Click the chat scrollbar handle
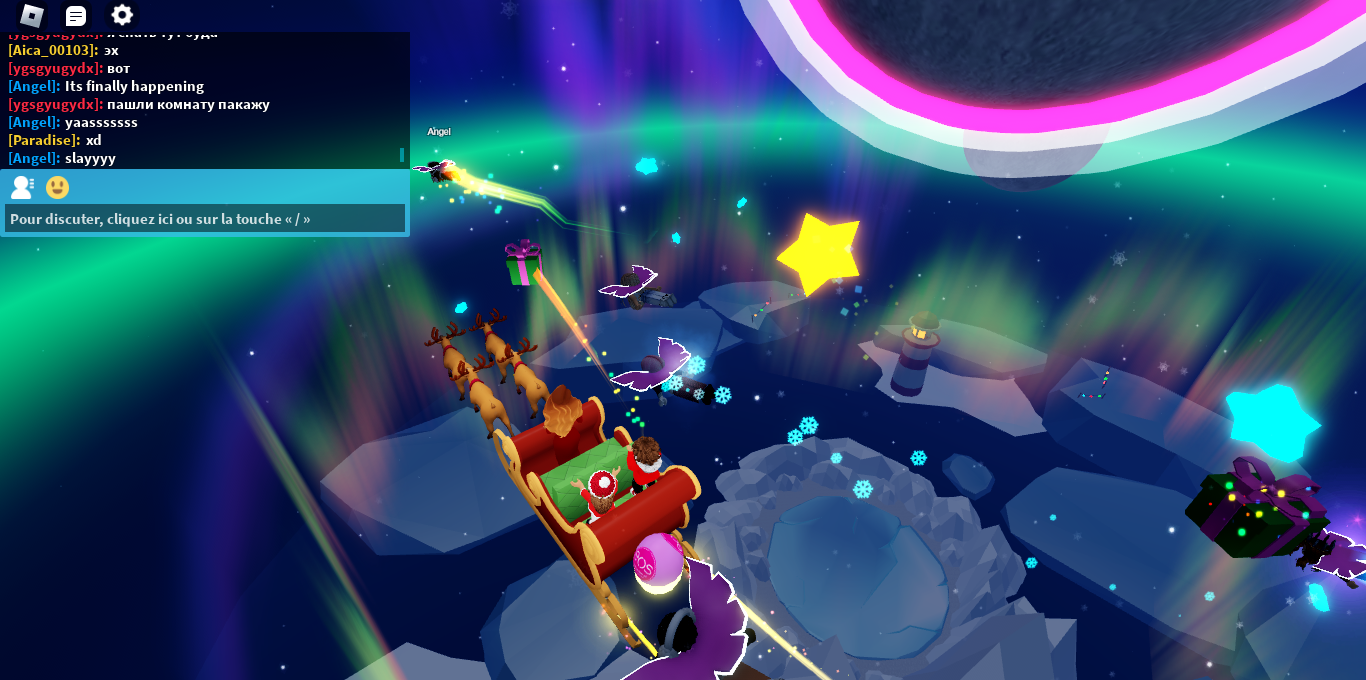The width and height of the screenshot is (1366, 680). coord(402,155)
